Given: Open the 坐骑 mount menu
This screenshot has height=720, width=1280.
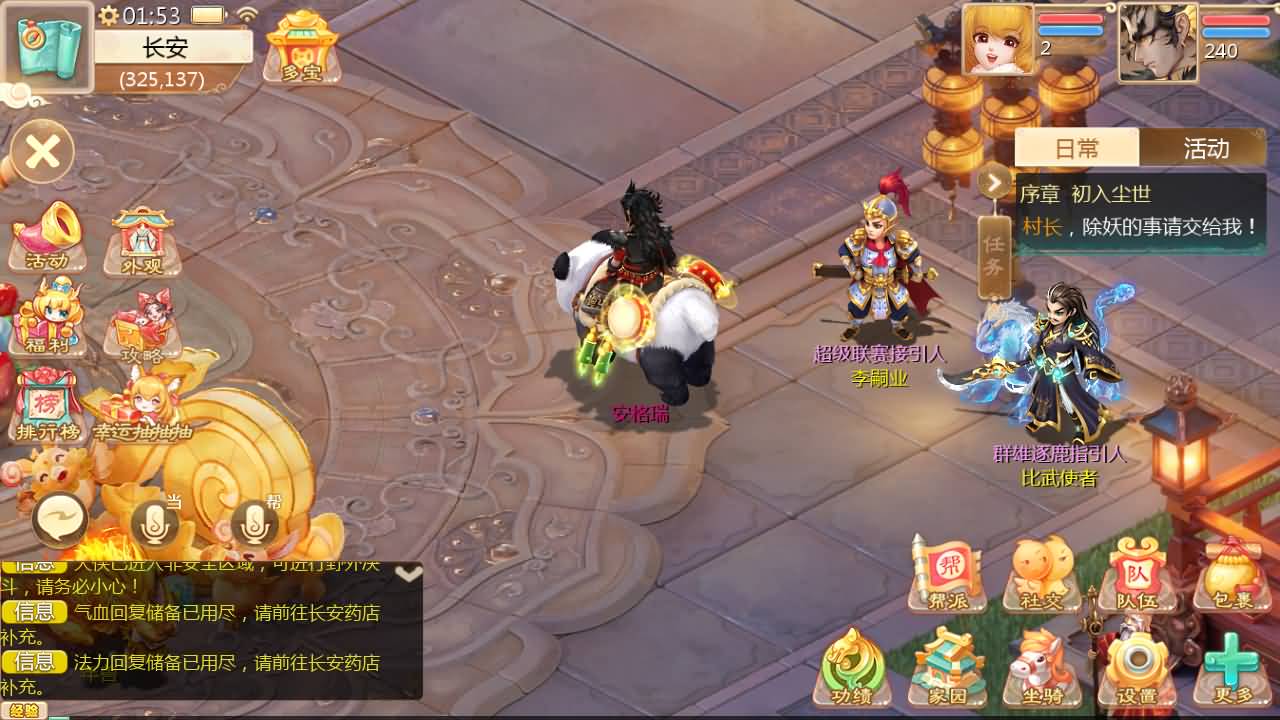Looking at the screenshot, I should pyautogui.click(x=1041, y=668).
